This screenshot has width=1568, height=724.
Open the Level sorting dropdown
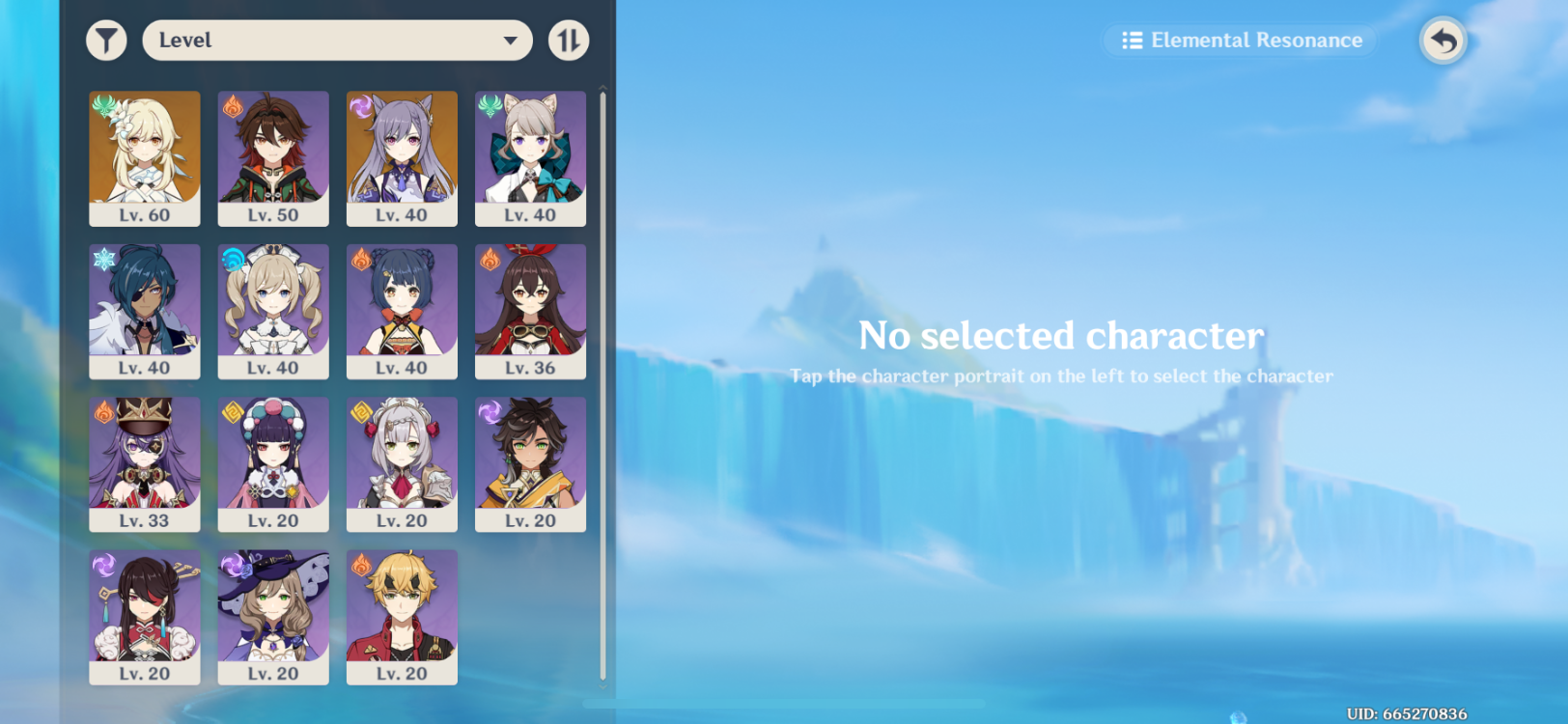(337, 41)
